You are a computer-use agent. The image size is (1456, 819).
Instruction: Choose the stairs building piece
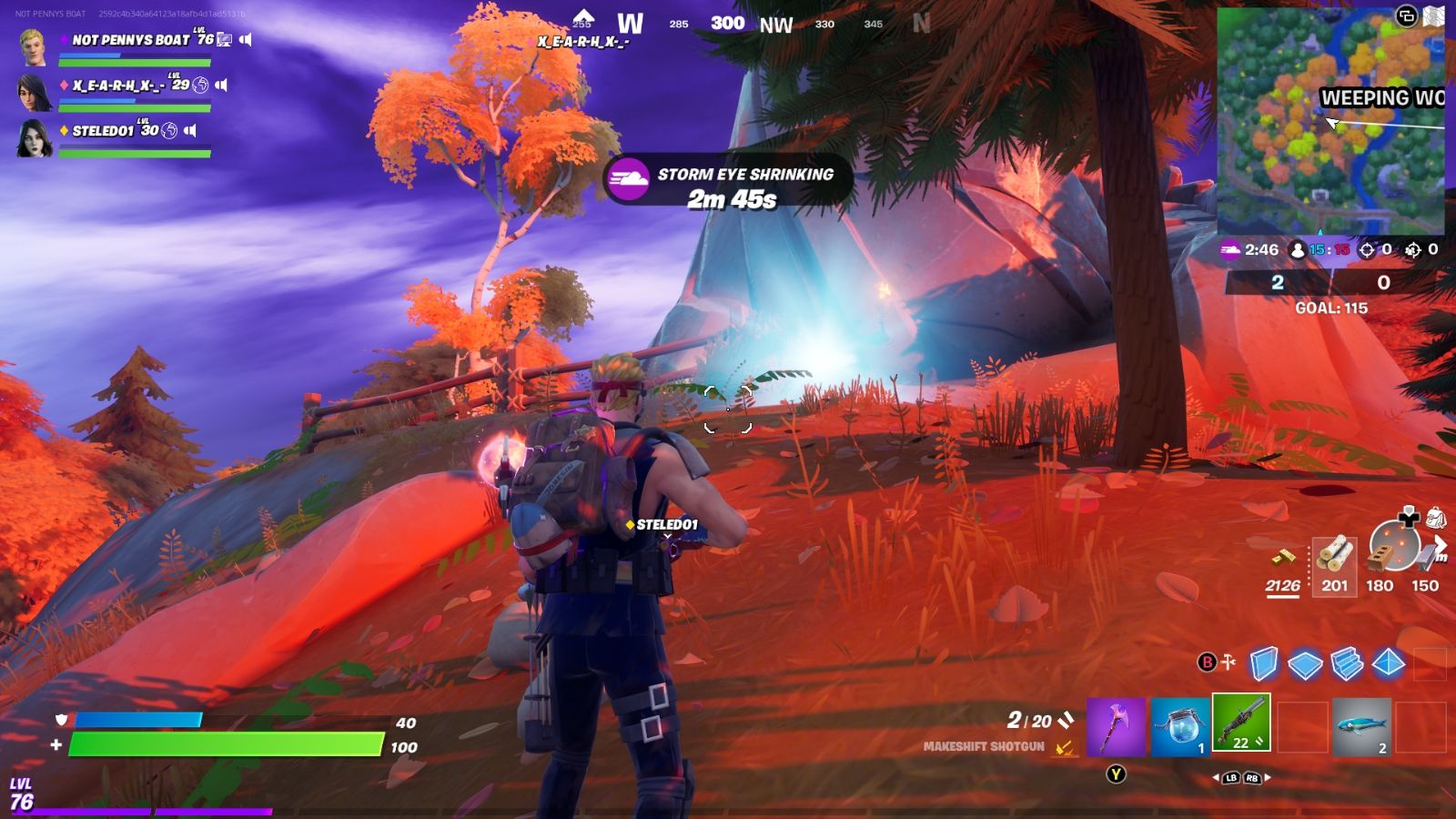click(1347, 663)
